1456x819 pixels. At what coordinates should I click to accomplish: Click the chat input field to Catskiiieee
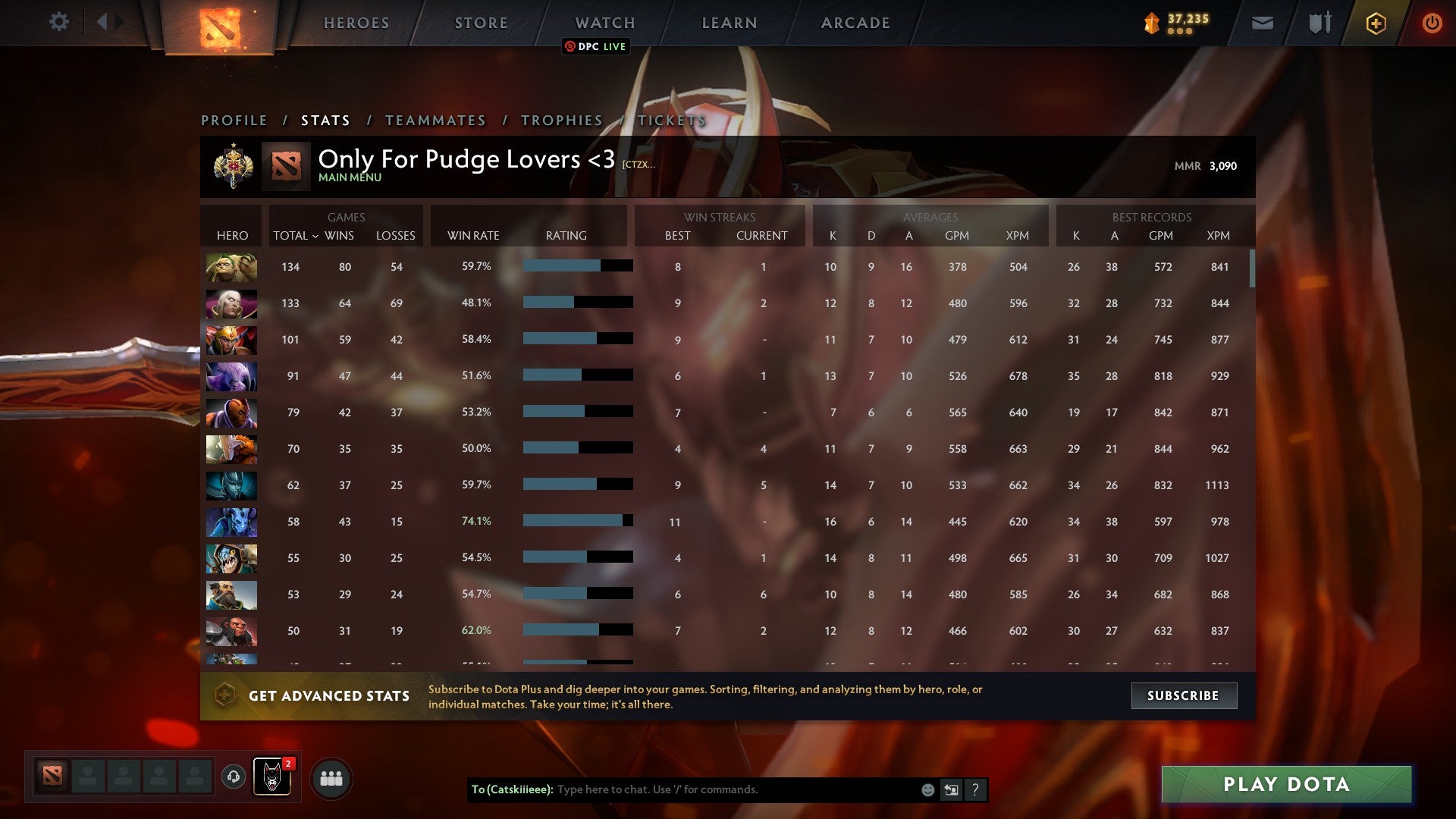click(720, 789)
